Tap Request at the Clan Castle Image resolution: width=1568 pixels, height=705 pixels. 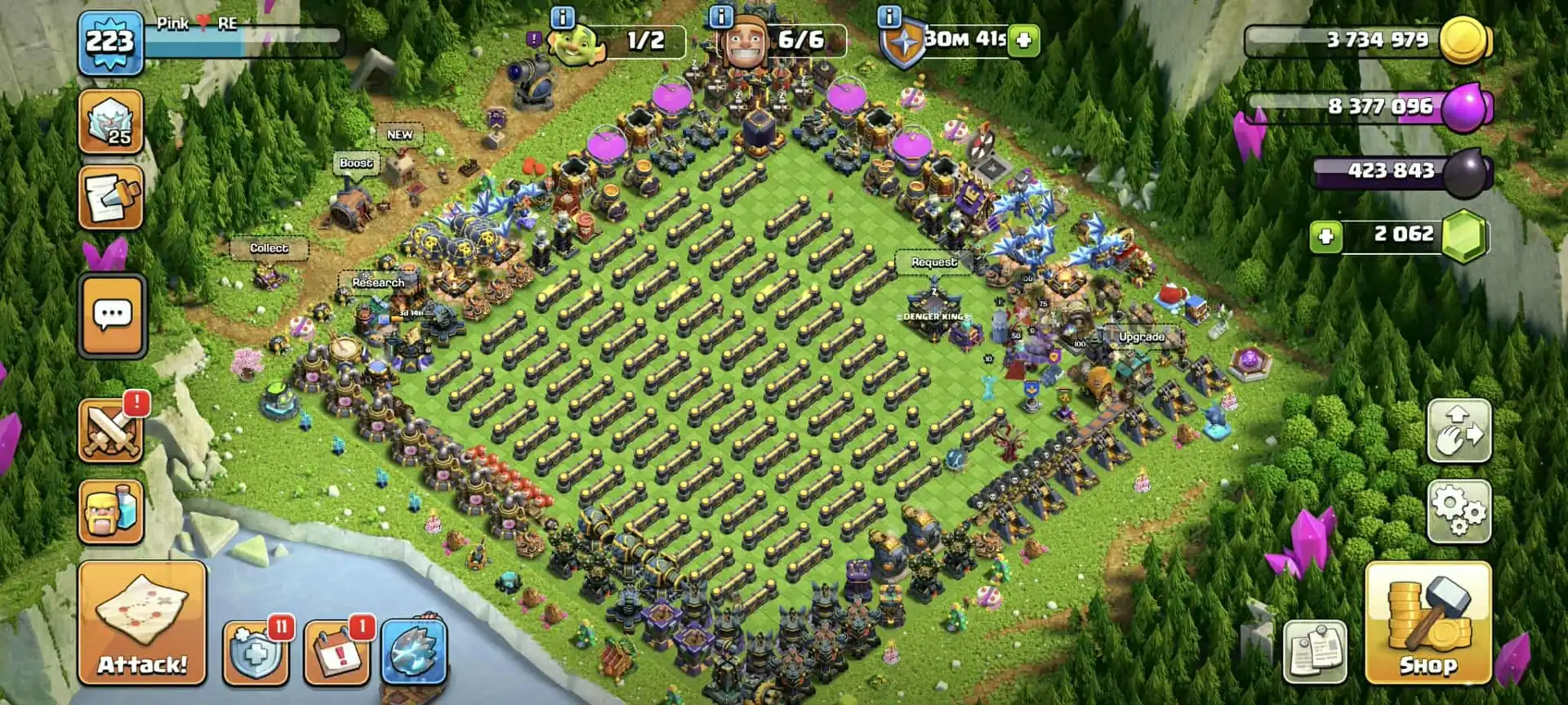coord(935,262)
